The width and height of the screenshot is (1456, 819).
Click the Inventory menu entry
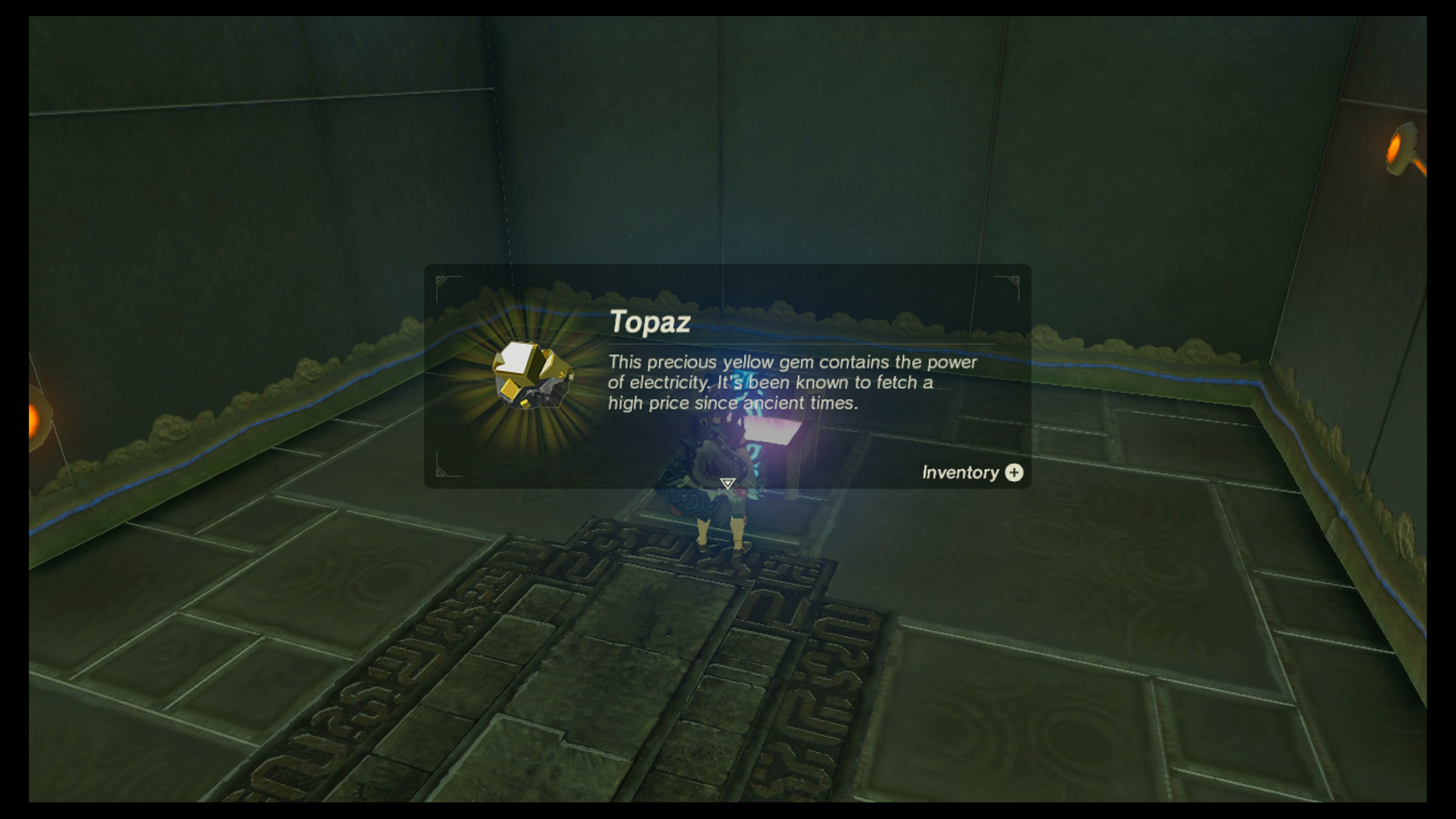[960, 473]
